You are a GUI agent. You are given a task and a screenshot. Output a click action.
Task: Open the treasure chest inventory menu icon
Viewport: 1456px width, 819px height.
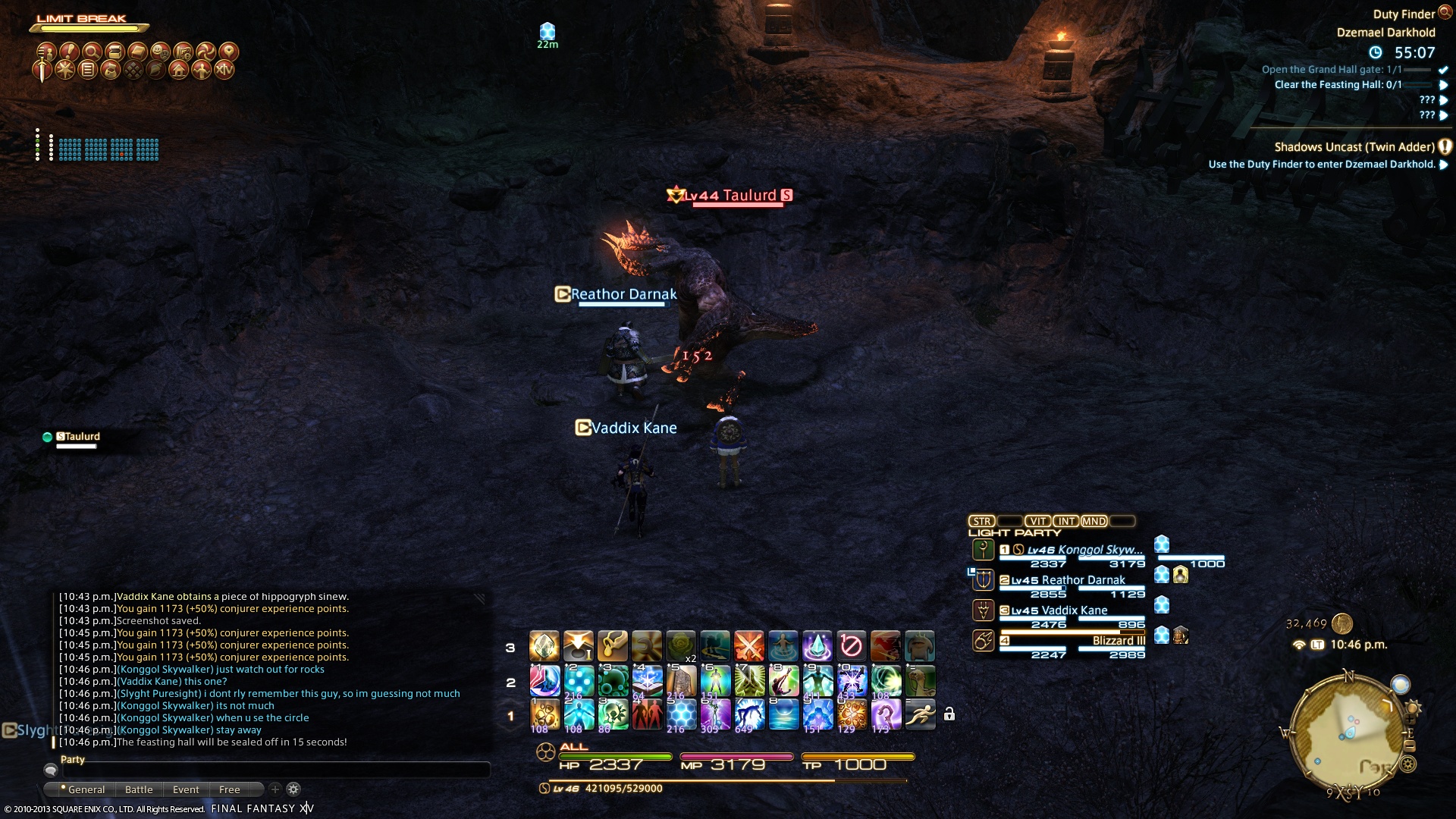click(x=115, y=52)
